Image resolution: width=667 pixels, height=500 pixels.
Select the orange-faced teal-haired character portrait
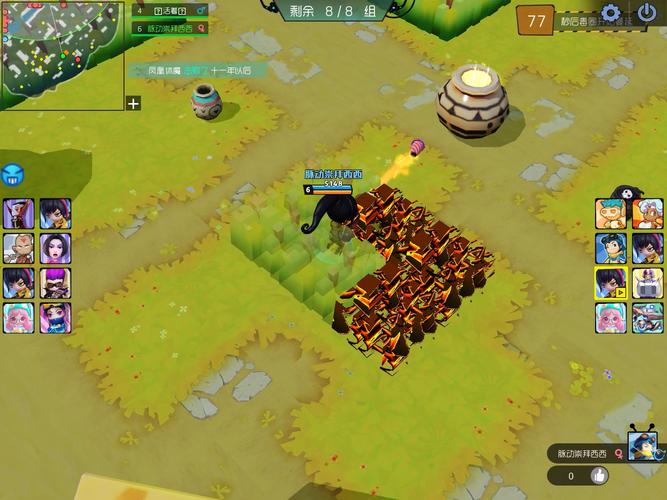tap(610, 213)
